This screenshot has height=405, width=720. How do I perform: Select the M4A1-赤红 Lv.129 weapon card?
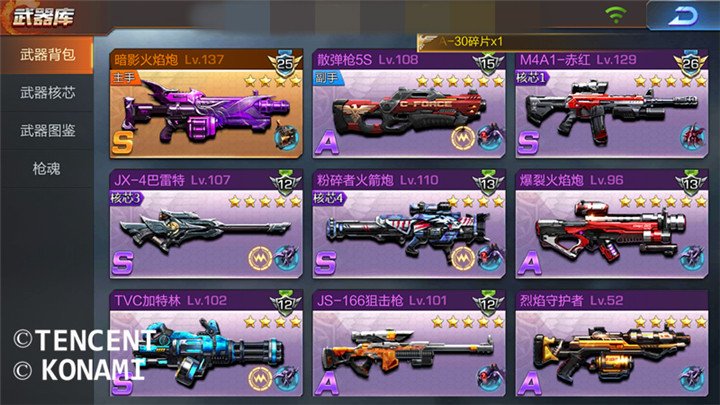(611, 105)
